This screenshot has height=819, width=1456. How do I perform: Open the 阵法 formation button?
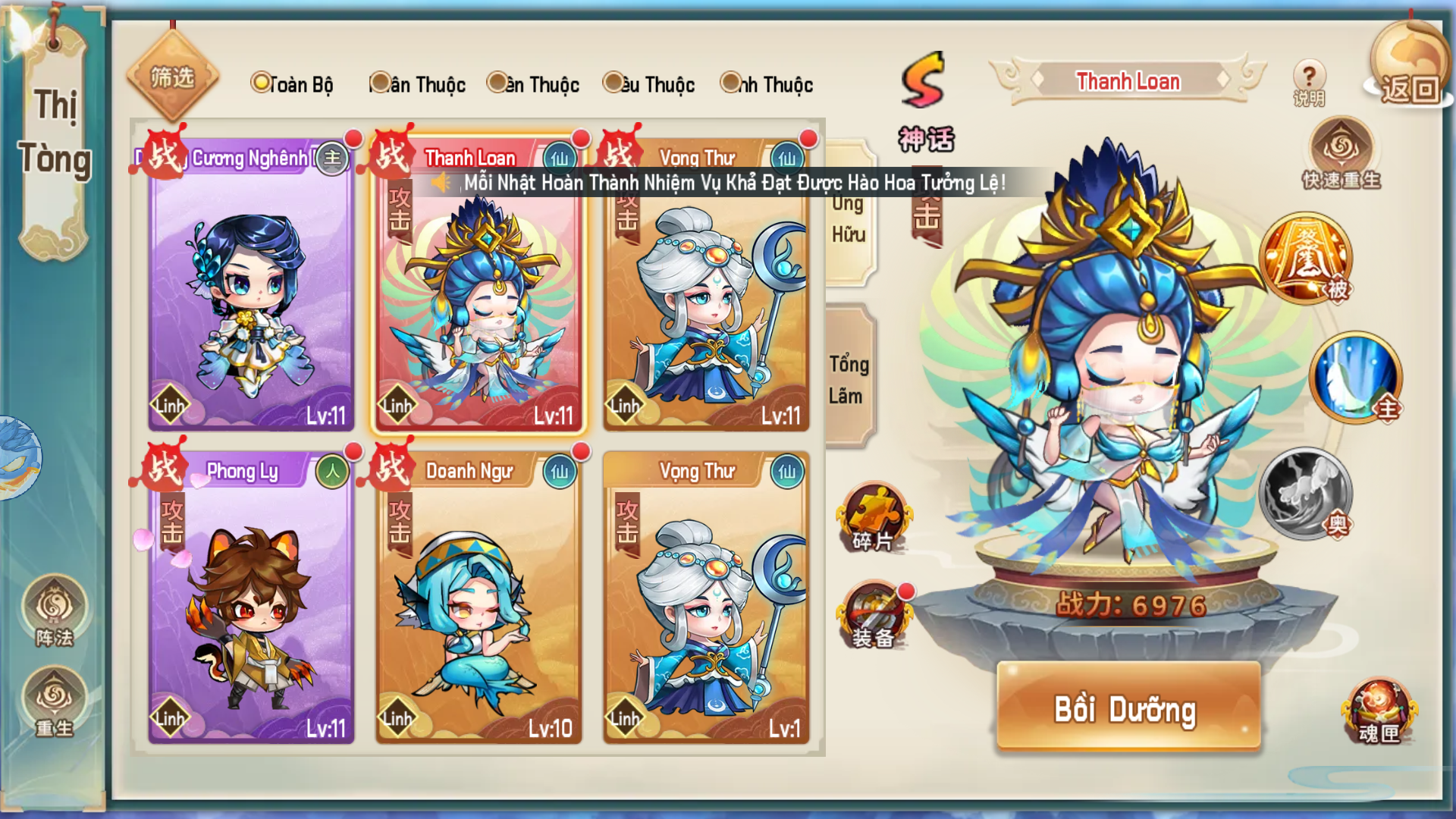click(x=55, y=610)
